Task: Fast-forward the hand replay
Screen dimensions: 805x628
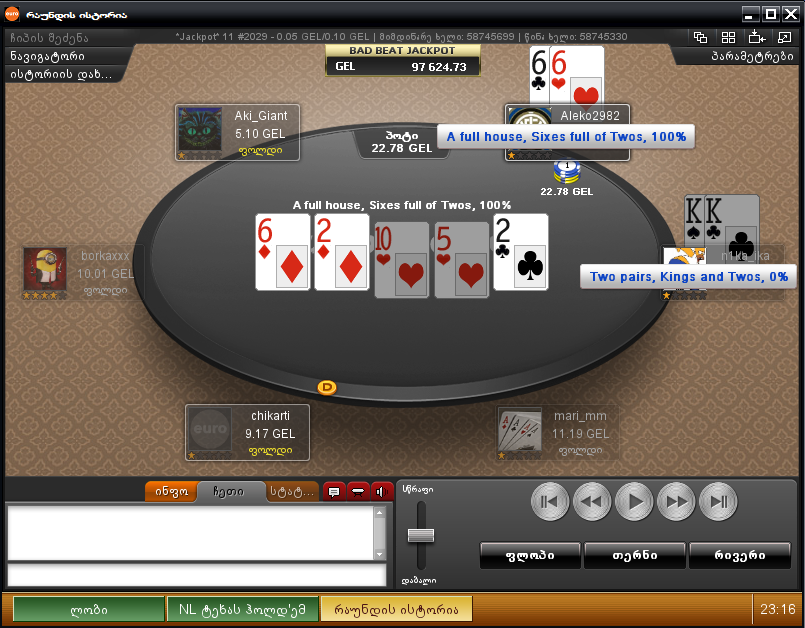Action: [x=676, y=501]
